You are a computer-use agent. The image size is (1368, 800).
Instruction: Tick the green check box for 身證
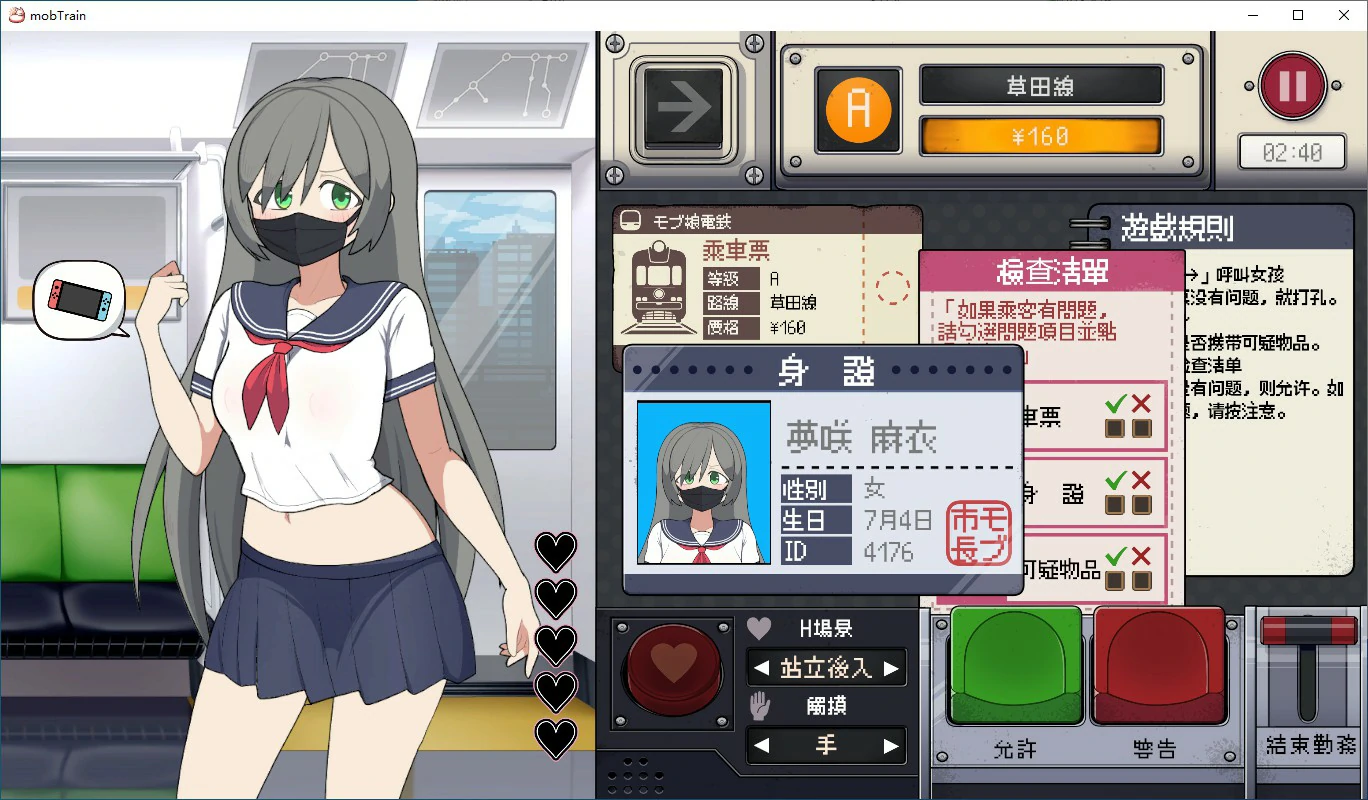(x=1115, y=505)
